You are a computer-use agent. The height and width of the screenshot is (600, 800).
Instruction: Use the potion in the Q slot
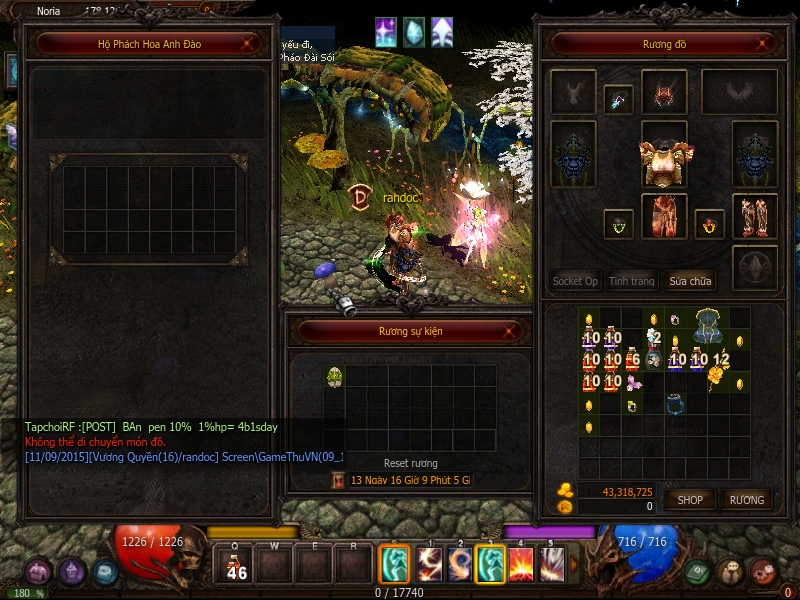pos(236,566)
